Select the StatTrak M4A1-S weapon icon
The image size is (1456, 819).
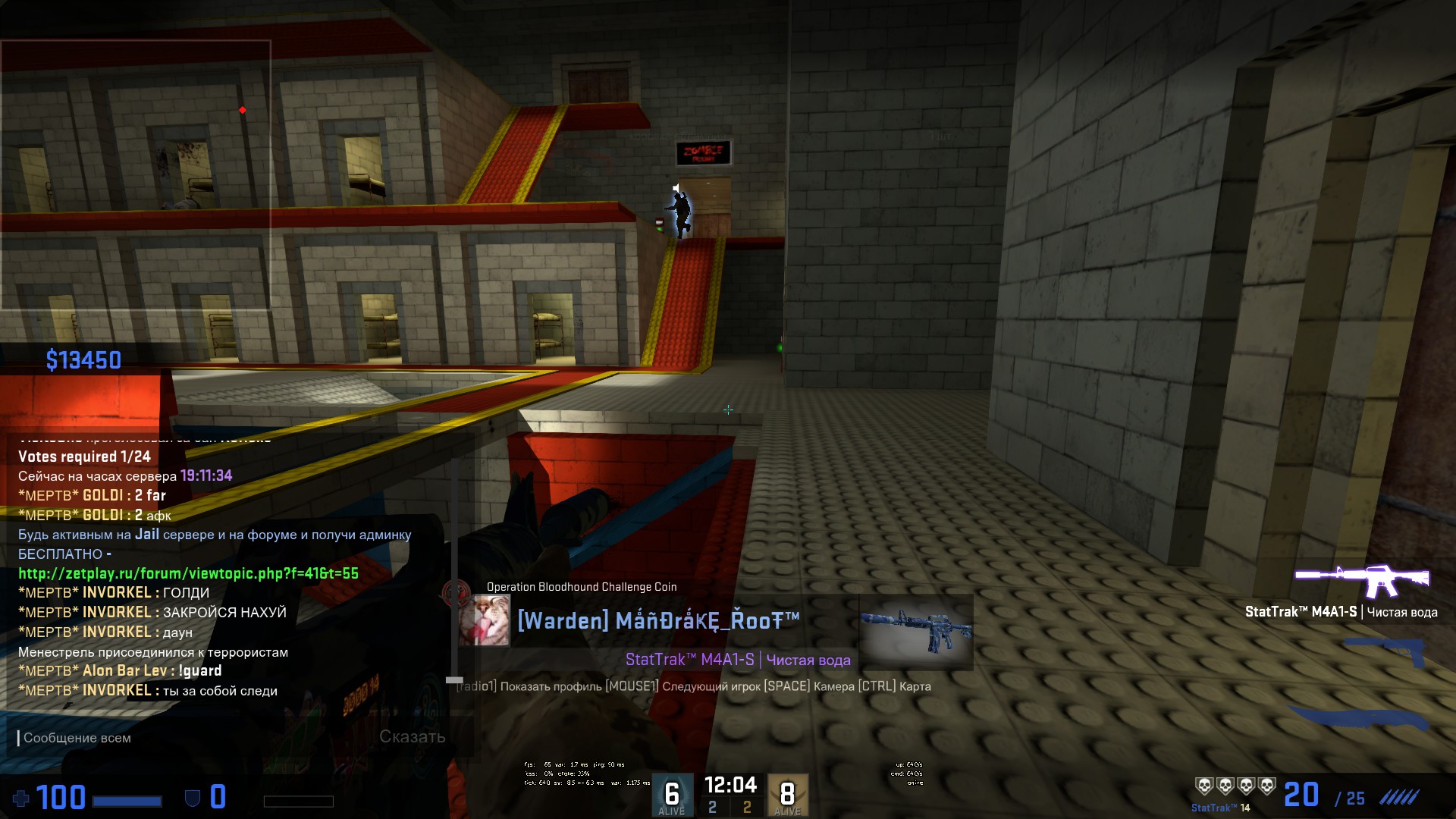[1362, 581]
